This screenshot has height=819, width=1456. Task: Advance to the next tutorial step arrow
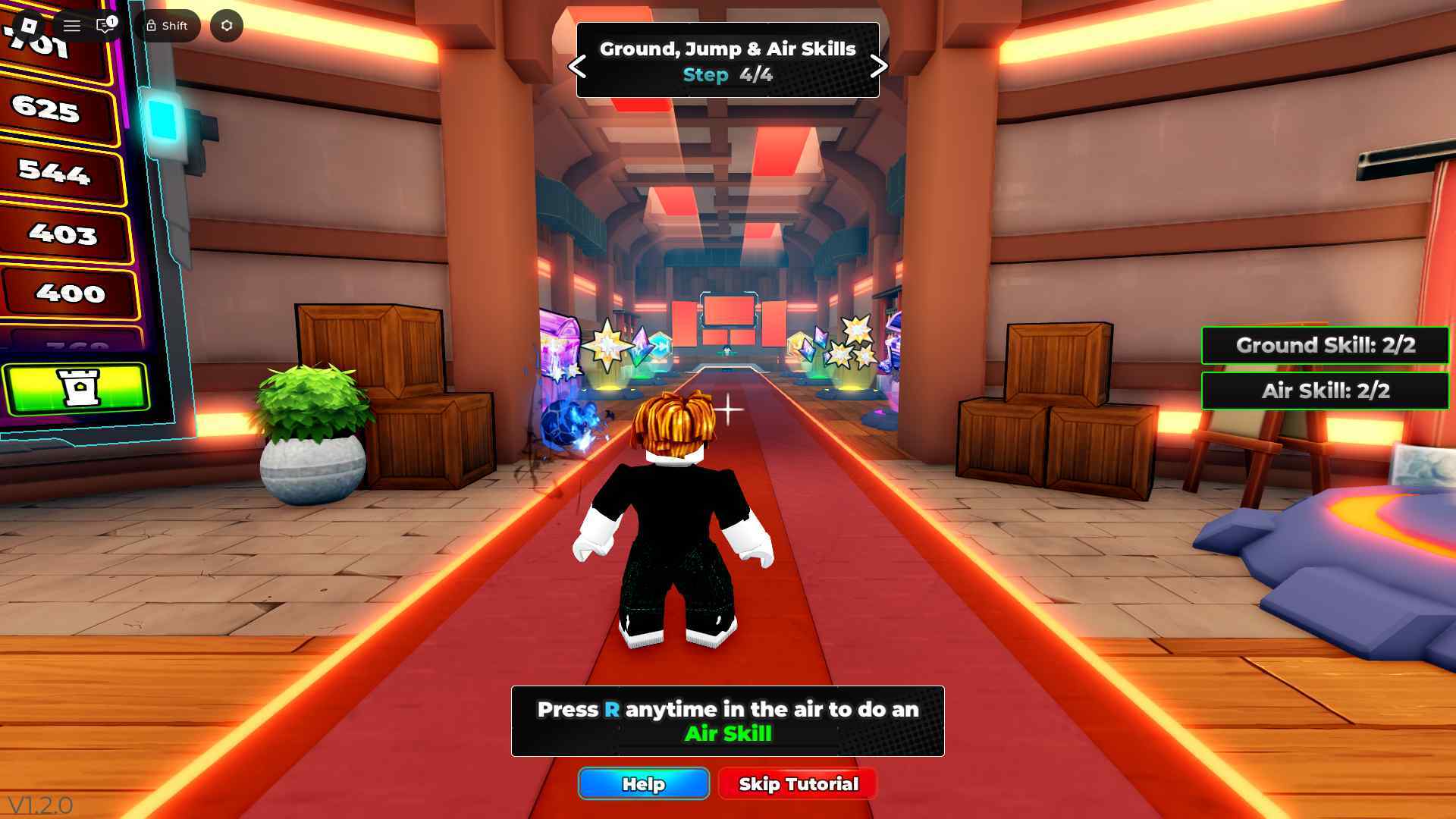point(880,67)
